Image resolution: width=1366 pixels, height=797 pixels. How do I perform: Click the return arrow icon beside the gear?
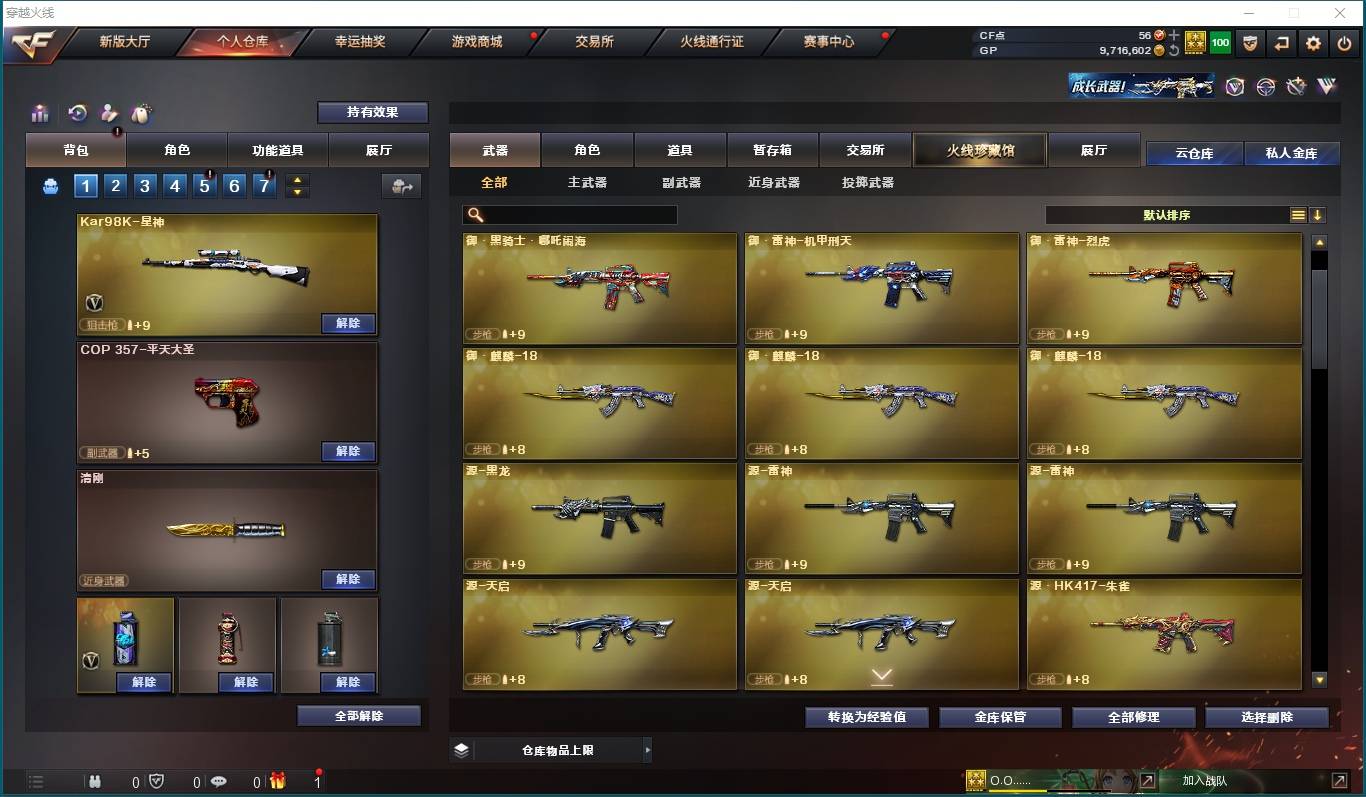point(1282,43)
